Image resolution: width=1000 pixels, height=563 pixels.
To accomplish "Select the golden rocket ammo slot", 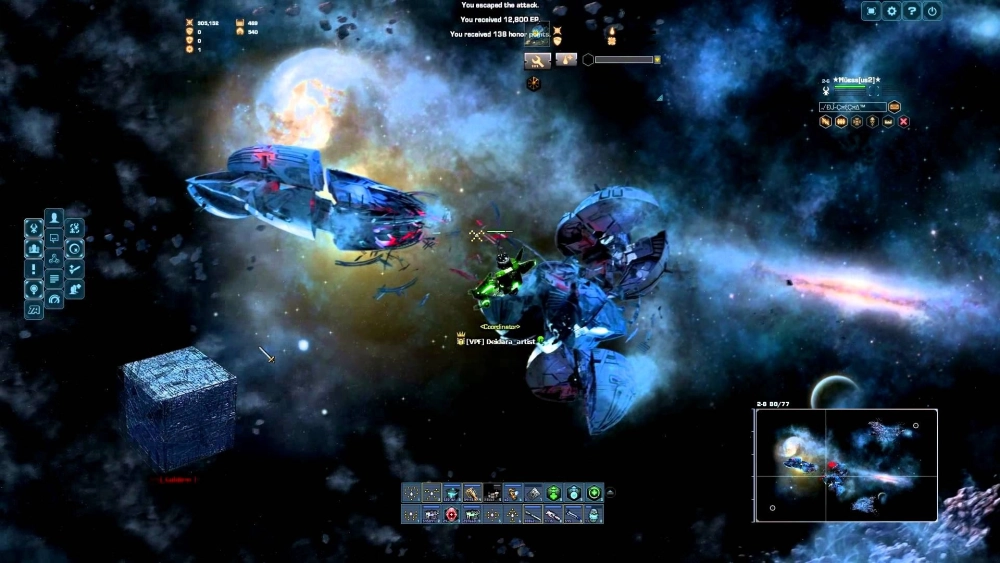I will [x=472, y=492].
